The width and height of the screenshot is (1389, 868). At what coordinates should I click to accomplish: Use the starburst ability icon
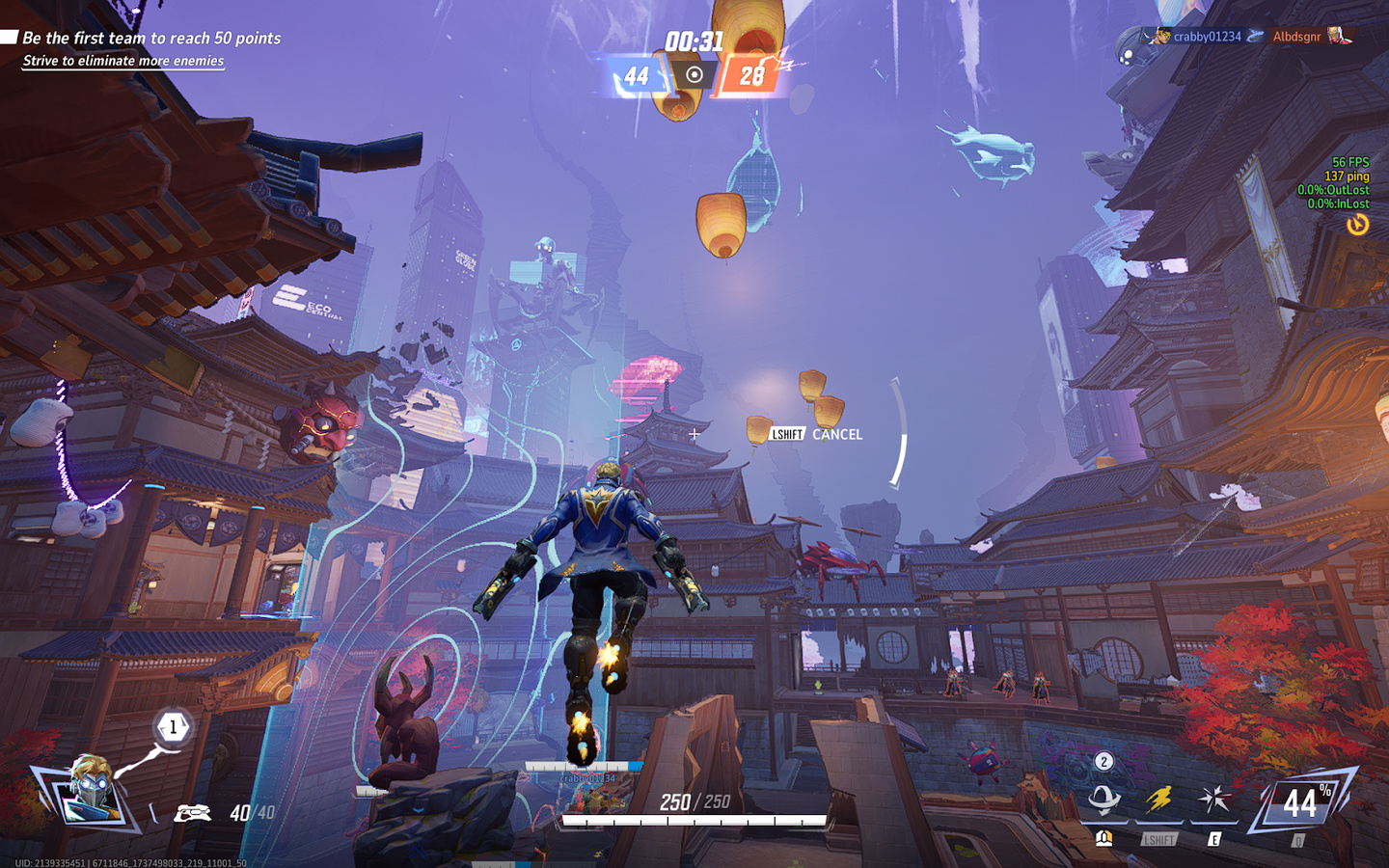pos(1213,800)
